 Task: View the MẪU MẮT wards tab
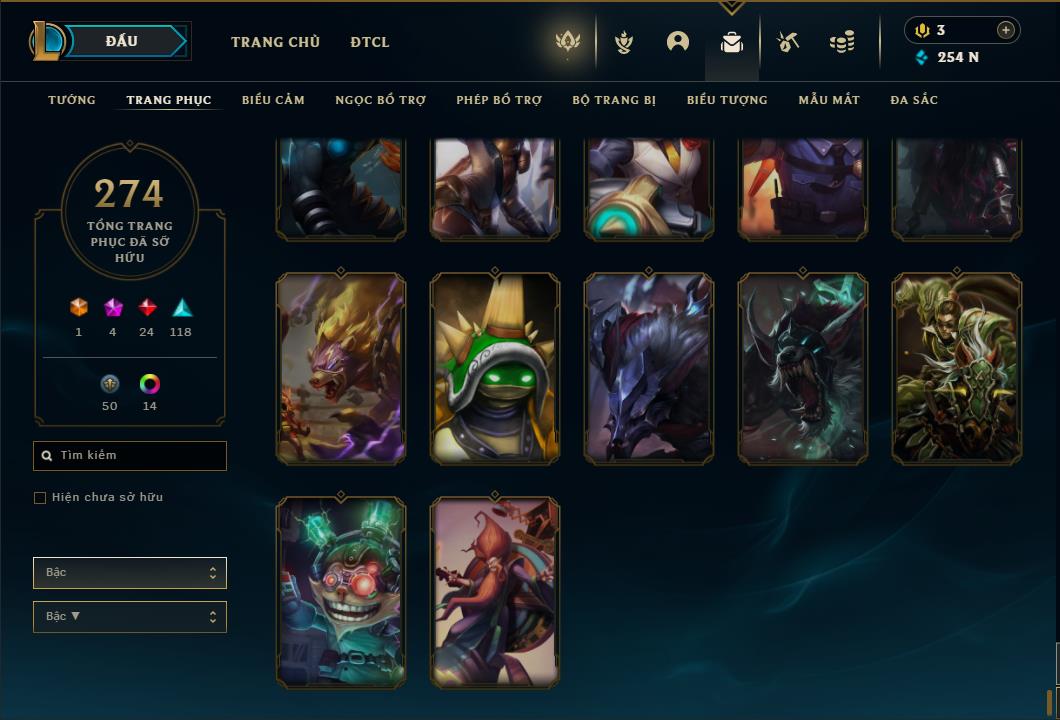coord(829,100)
